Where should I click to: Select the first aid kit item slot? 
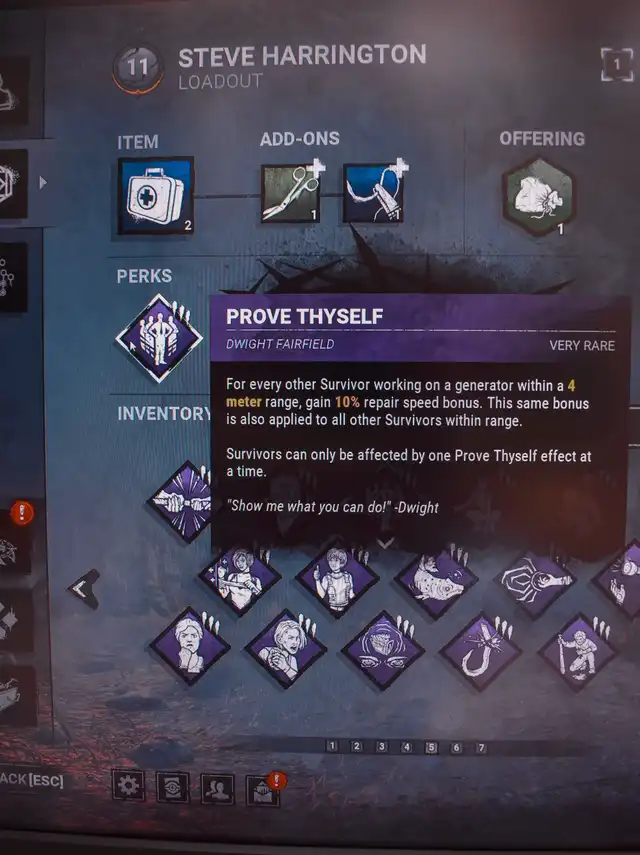(x=155, y=196)
